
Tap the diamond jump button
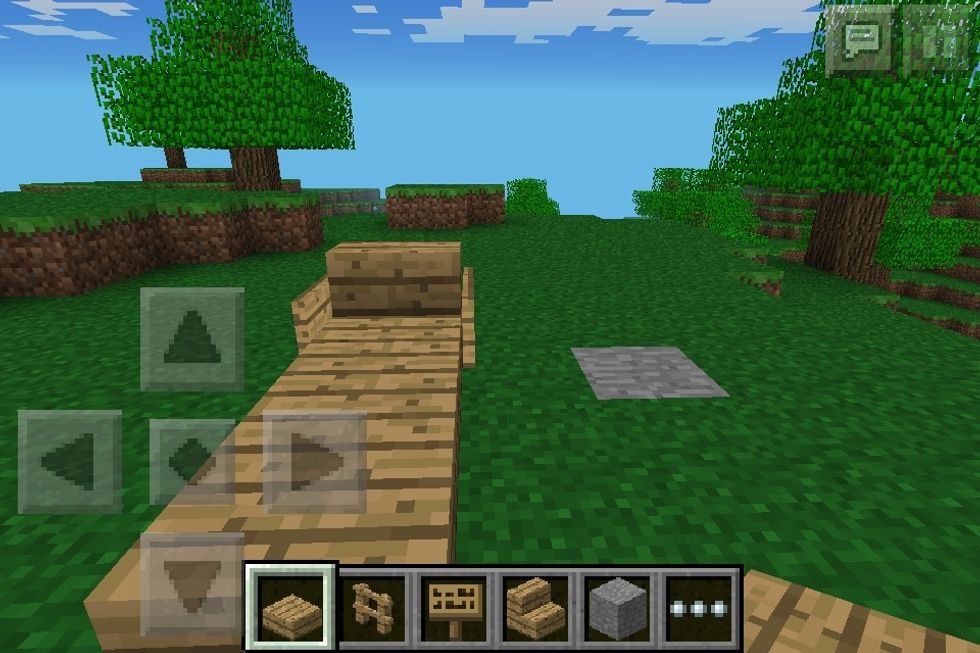coord(190,461)
